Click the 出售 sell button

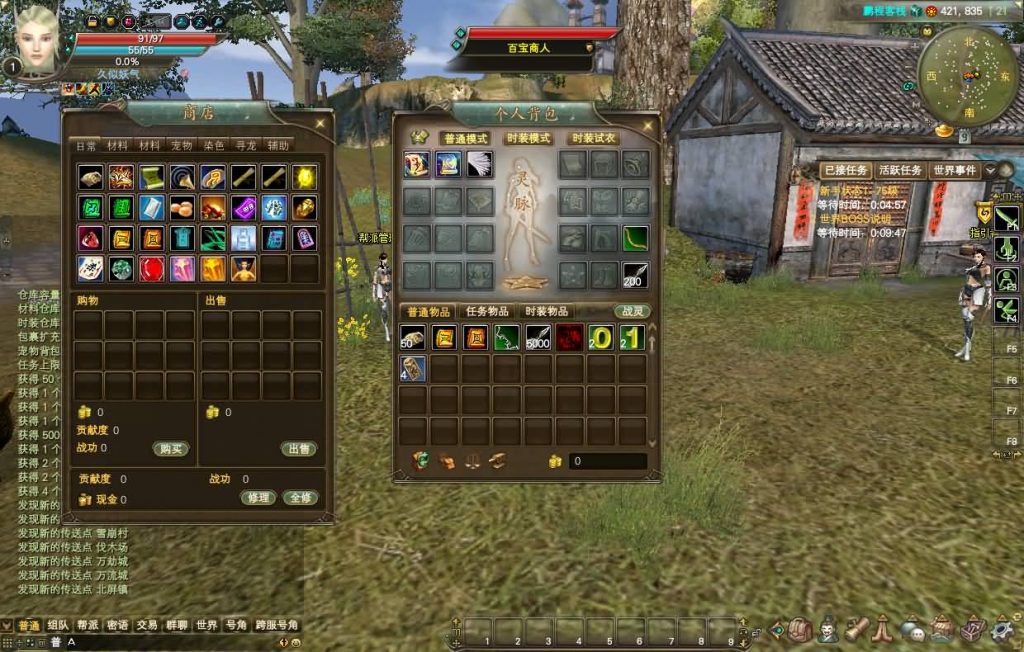[299, 449]
